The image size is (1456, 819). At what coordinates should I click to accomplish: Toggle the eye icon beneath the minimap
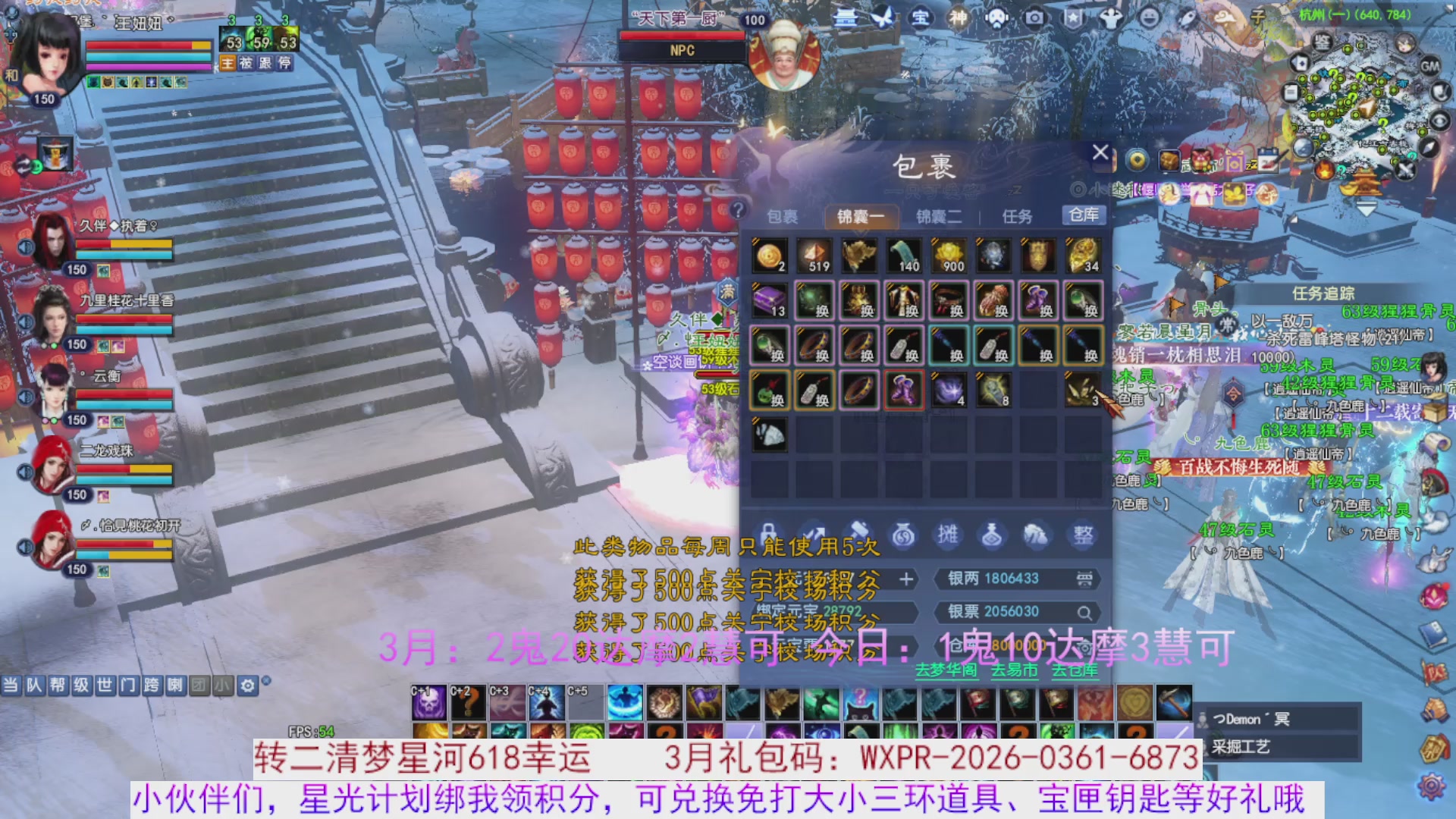[1439, 121]
